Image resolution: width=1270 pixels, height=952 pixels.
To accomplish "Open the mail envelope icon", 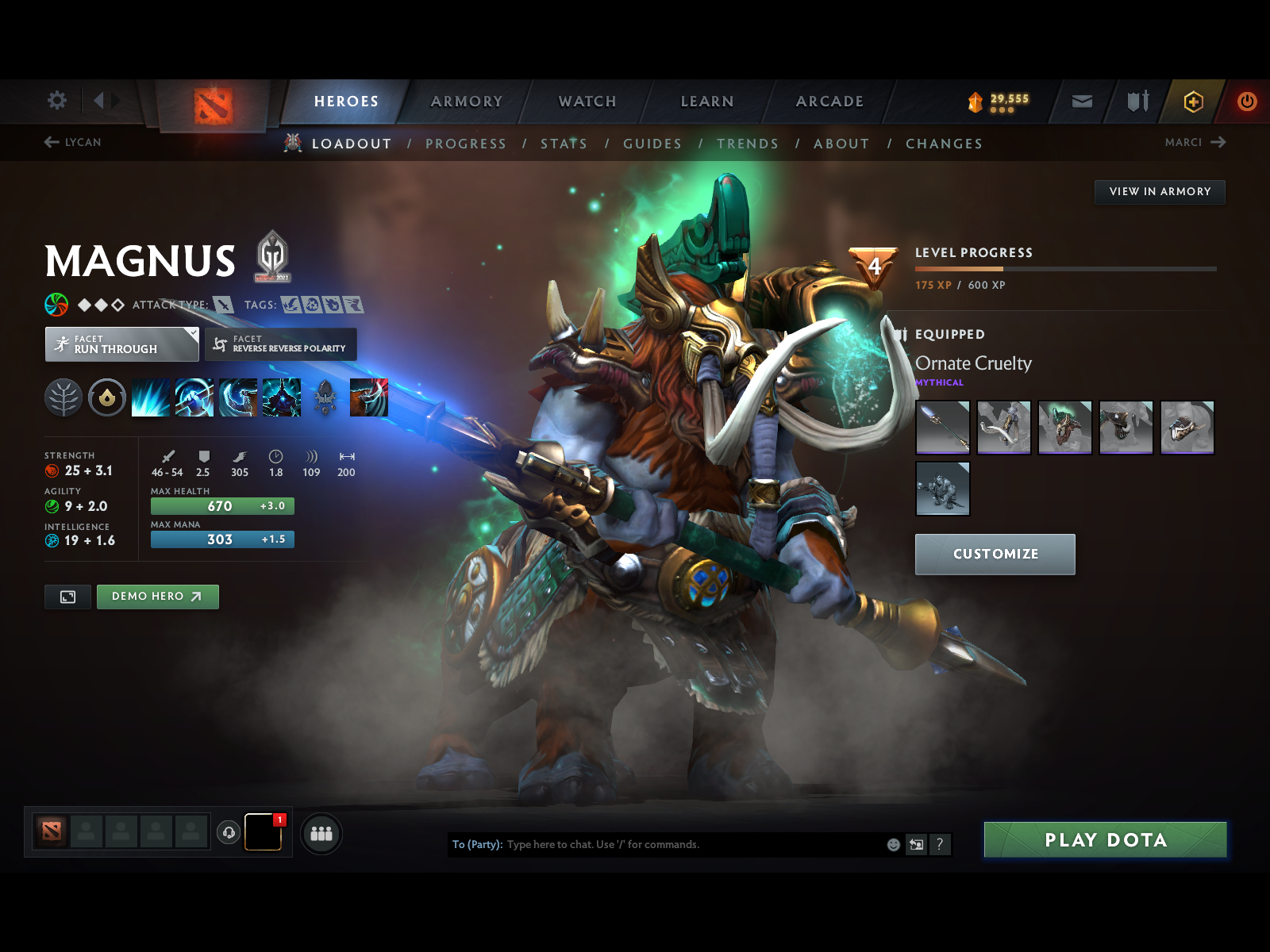I will pos(1081,102).
